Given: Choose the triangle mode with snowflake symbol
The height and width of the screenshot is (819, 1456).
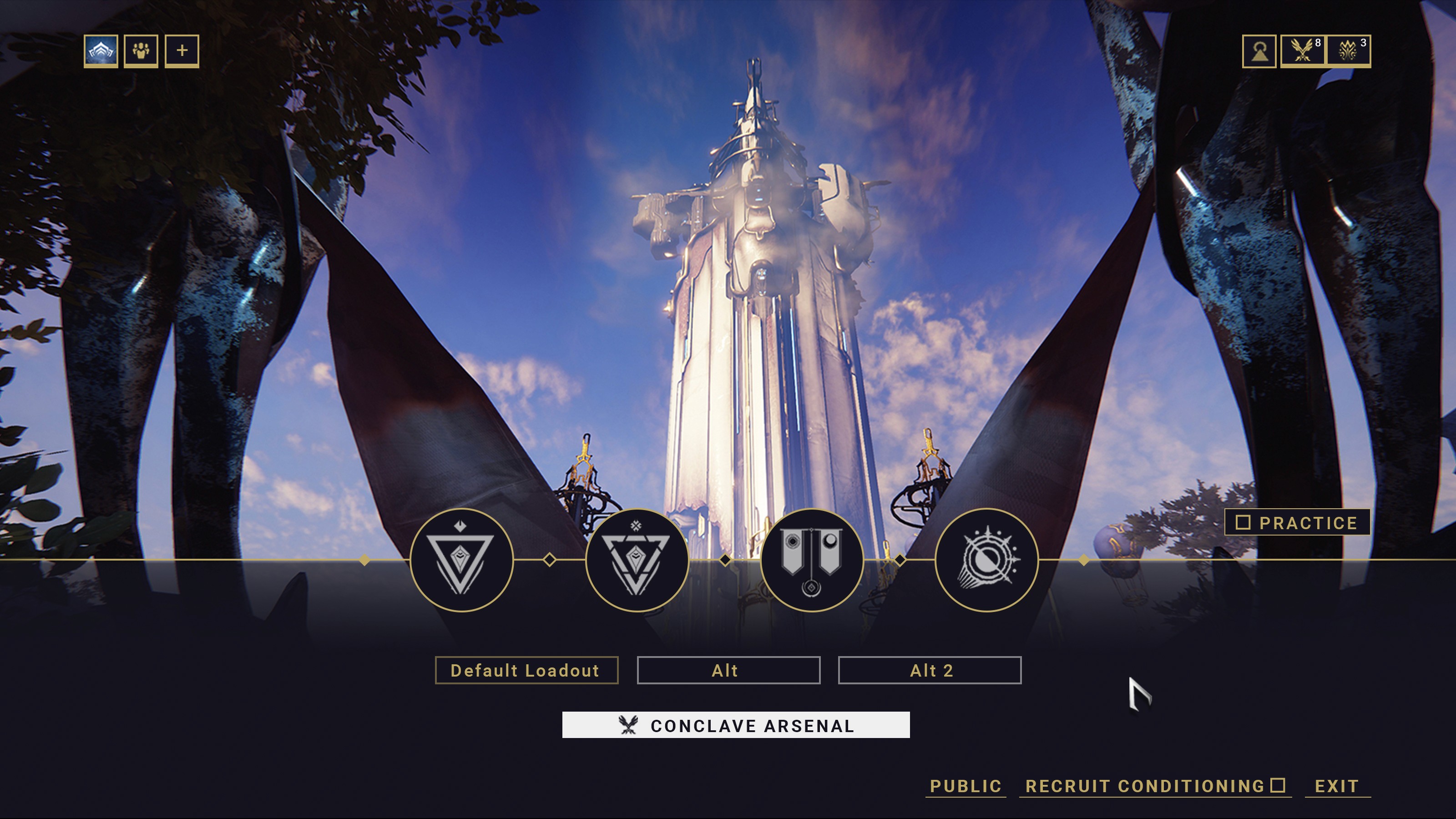Looking at the screenshot, I should click(x=637, y=560).
